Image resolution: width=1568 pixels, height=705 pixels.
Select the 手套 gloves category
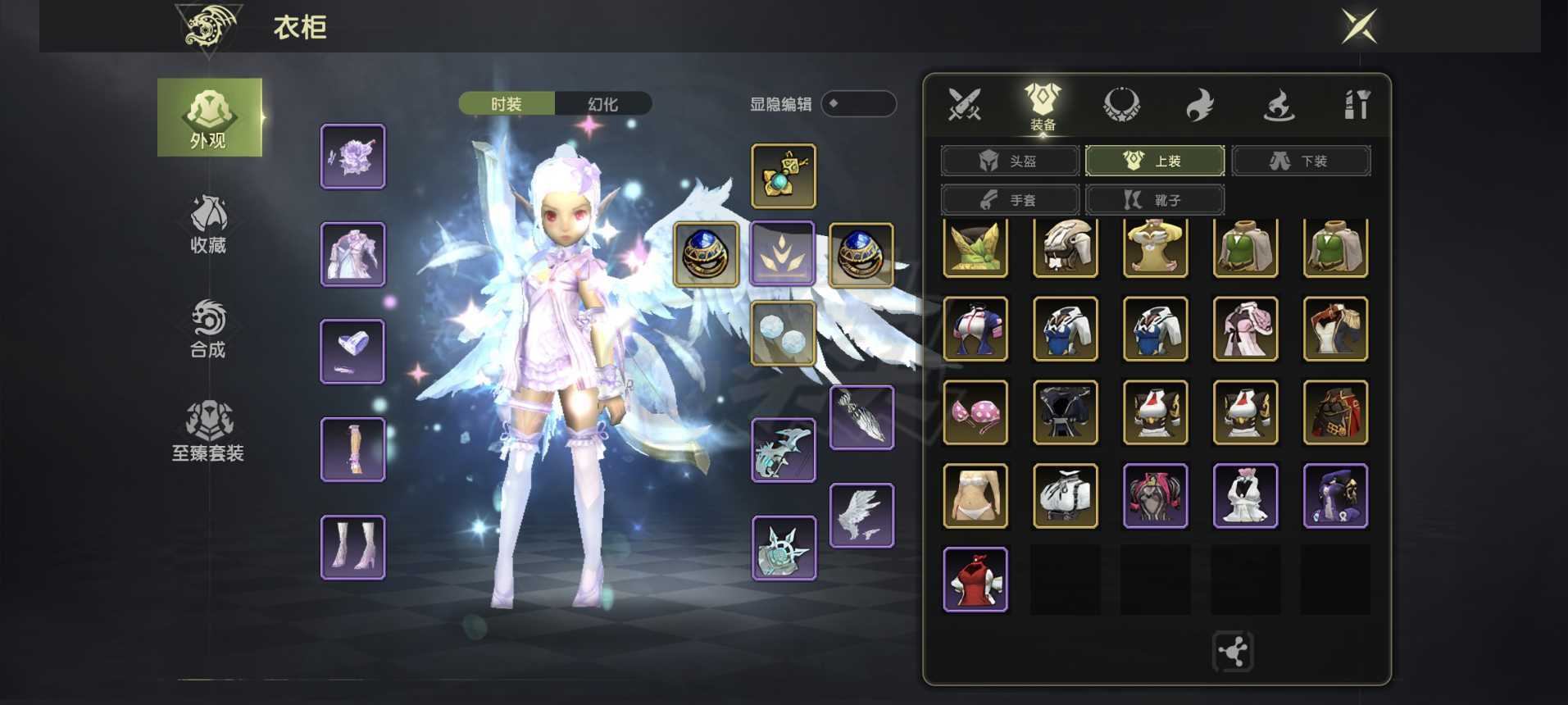click(1009, 200)
